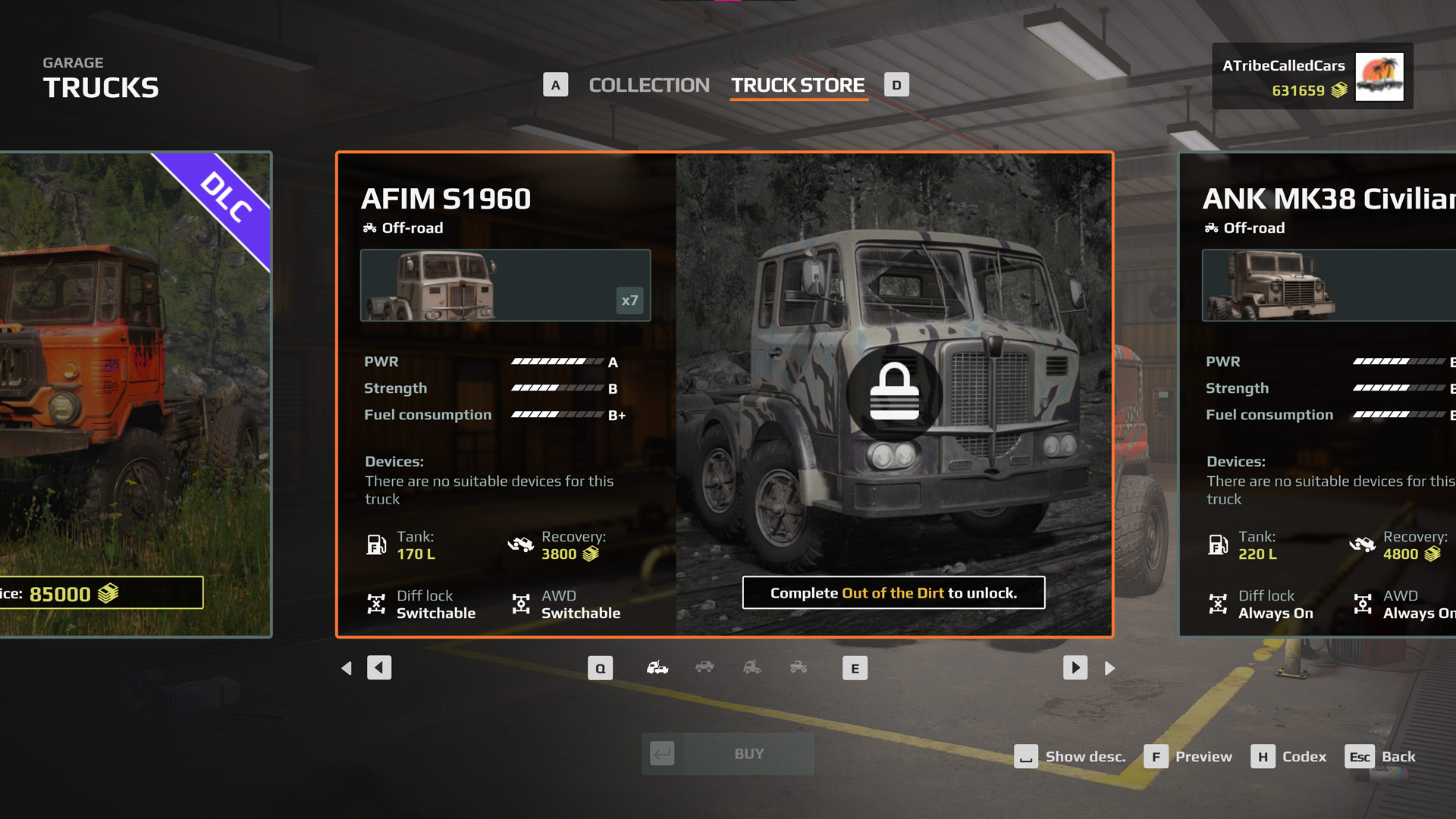The width and height of the screenshot is (1456, 819).
Task: Switch to the Collection tab
Action: point(648,85)
